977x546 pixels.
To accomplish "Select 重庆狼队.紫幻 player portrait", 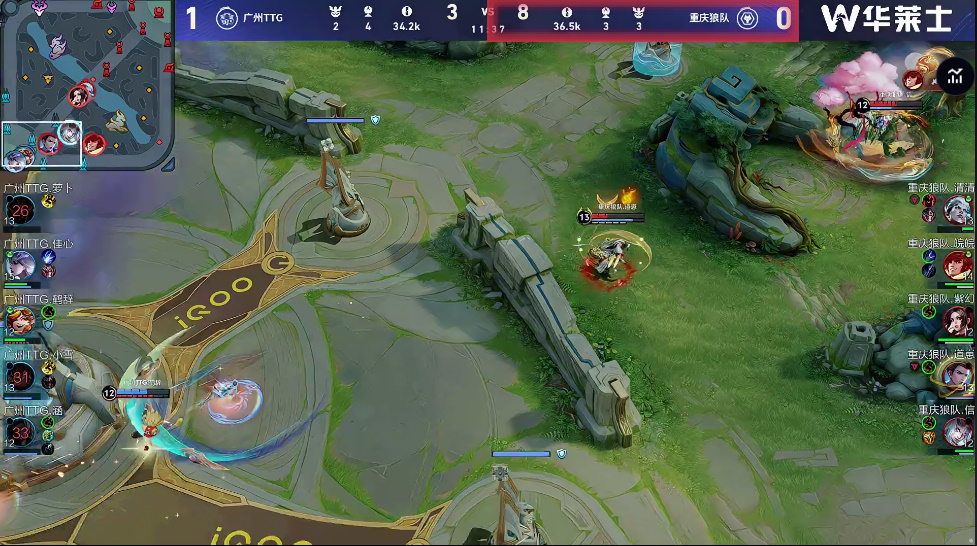I will pos(957,320).
